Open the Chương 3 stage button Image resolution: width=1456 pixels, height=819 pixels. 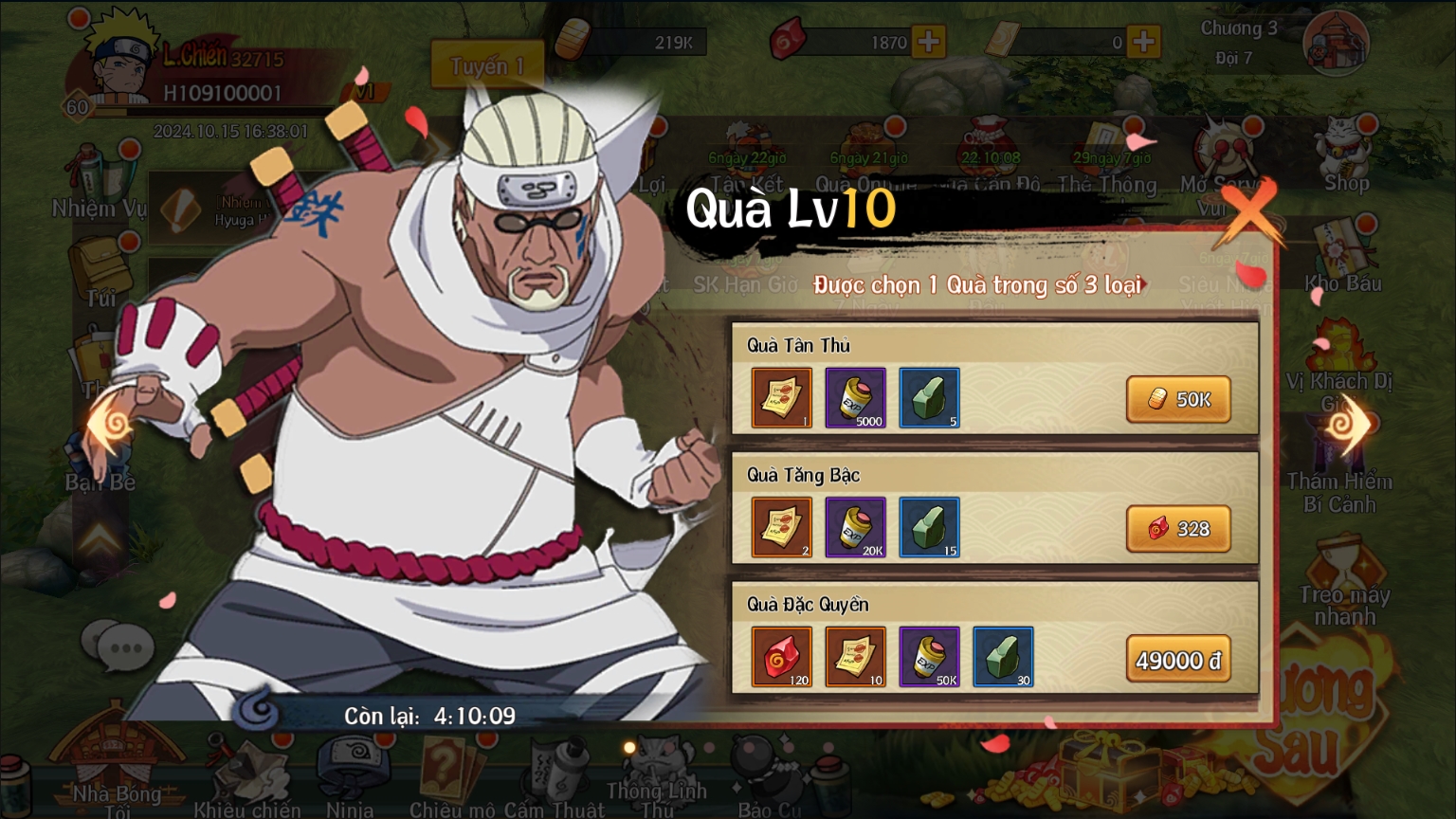[1335, 43]
